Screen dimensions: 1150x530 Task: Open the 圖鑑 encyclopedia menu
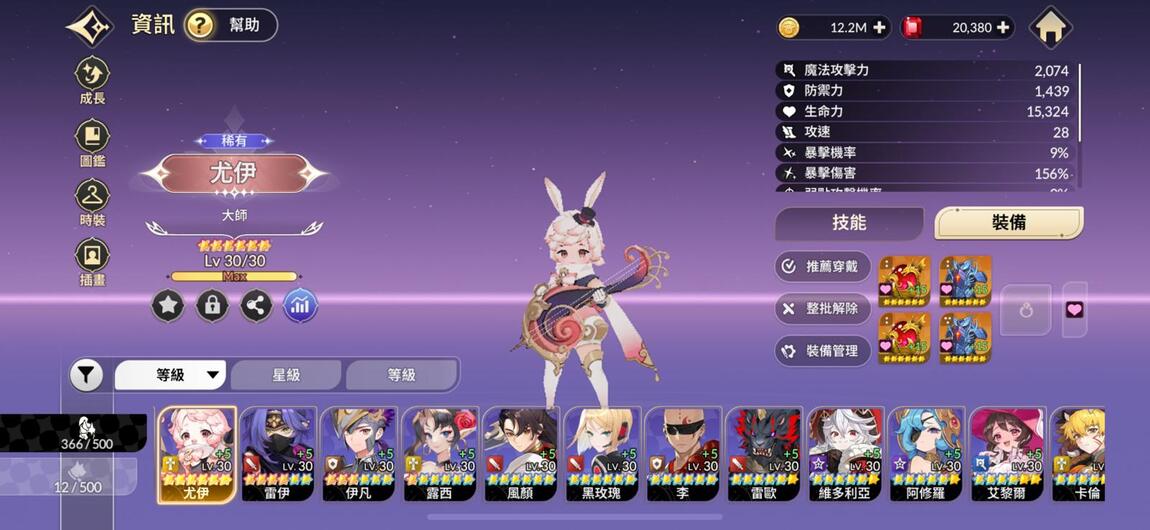point(93,142)
